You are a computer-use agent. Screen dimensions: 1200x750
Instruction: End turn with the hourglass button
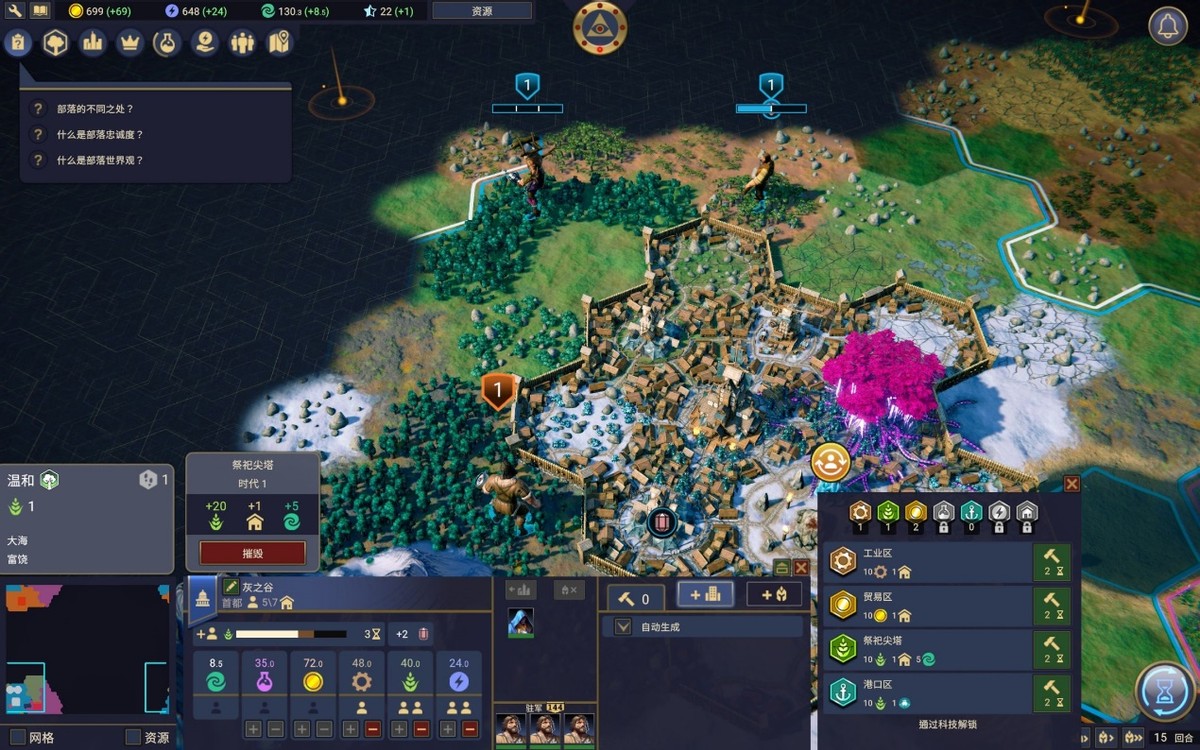pos(1165,692)
